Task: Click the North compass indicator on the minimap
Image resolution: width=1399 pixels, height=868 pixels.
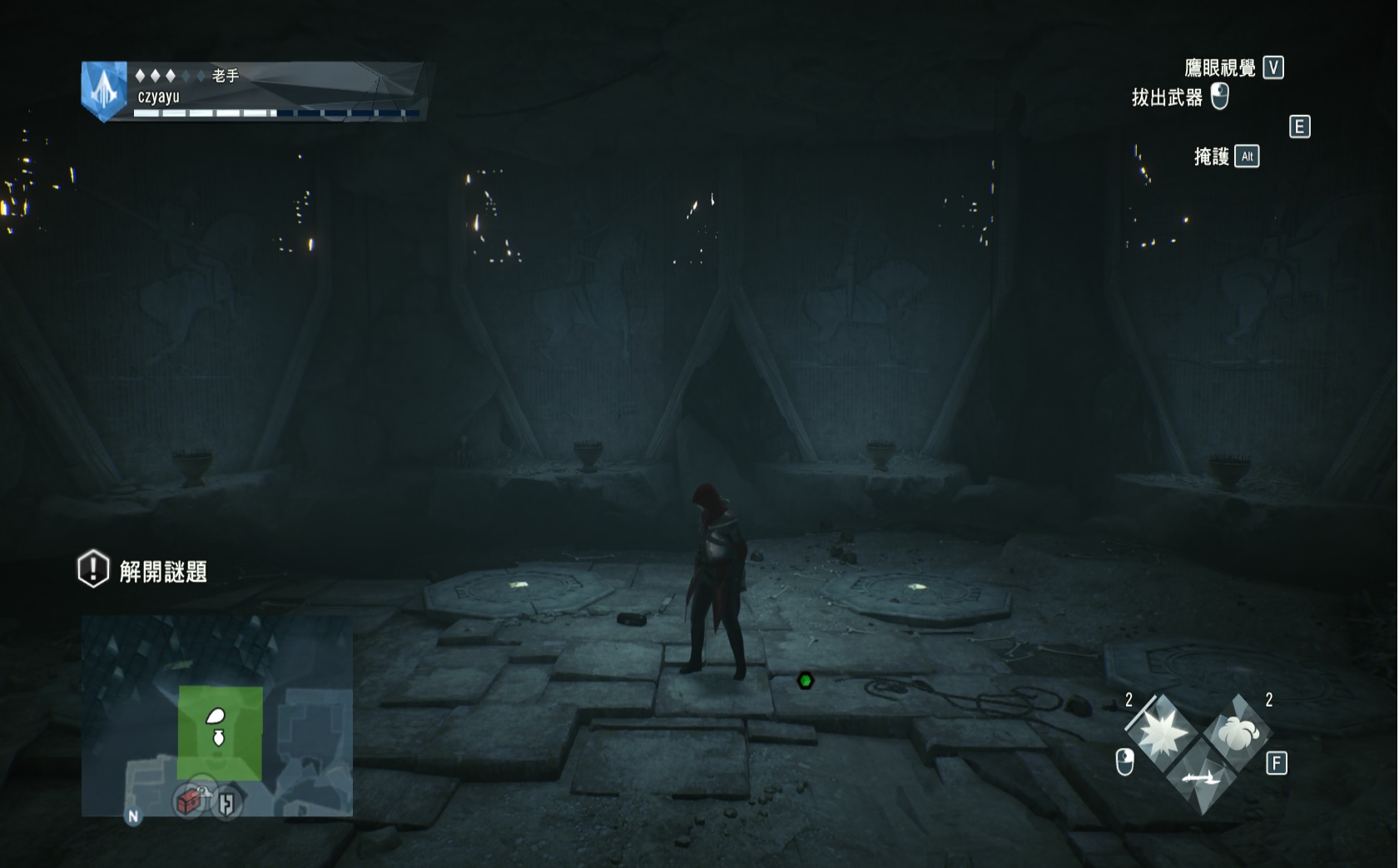Action: (133, 816)
